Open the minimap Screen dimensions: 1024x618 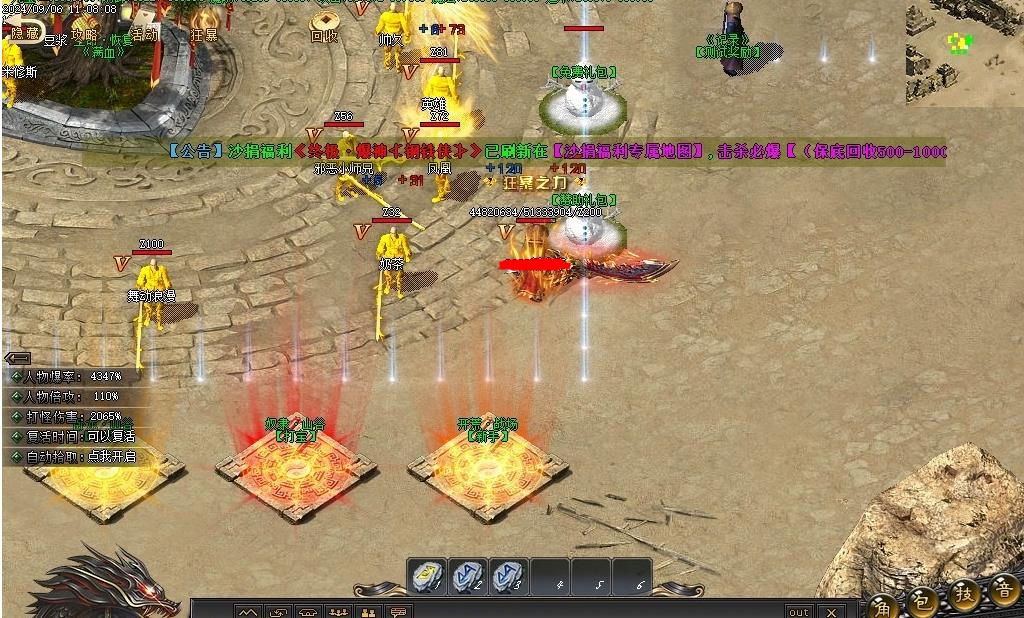pos(964,52)
